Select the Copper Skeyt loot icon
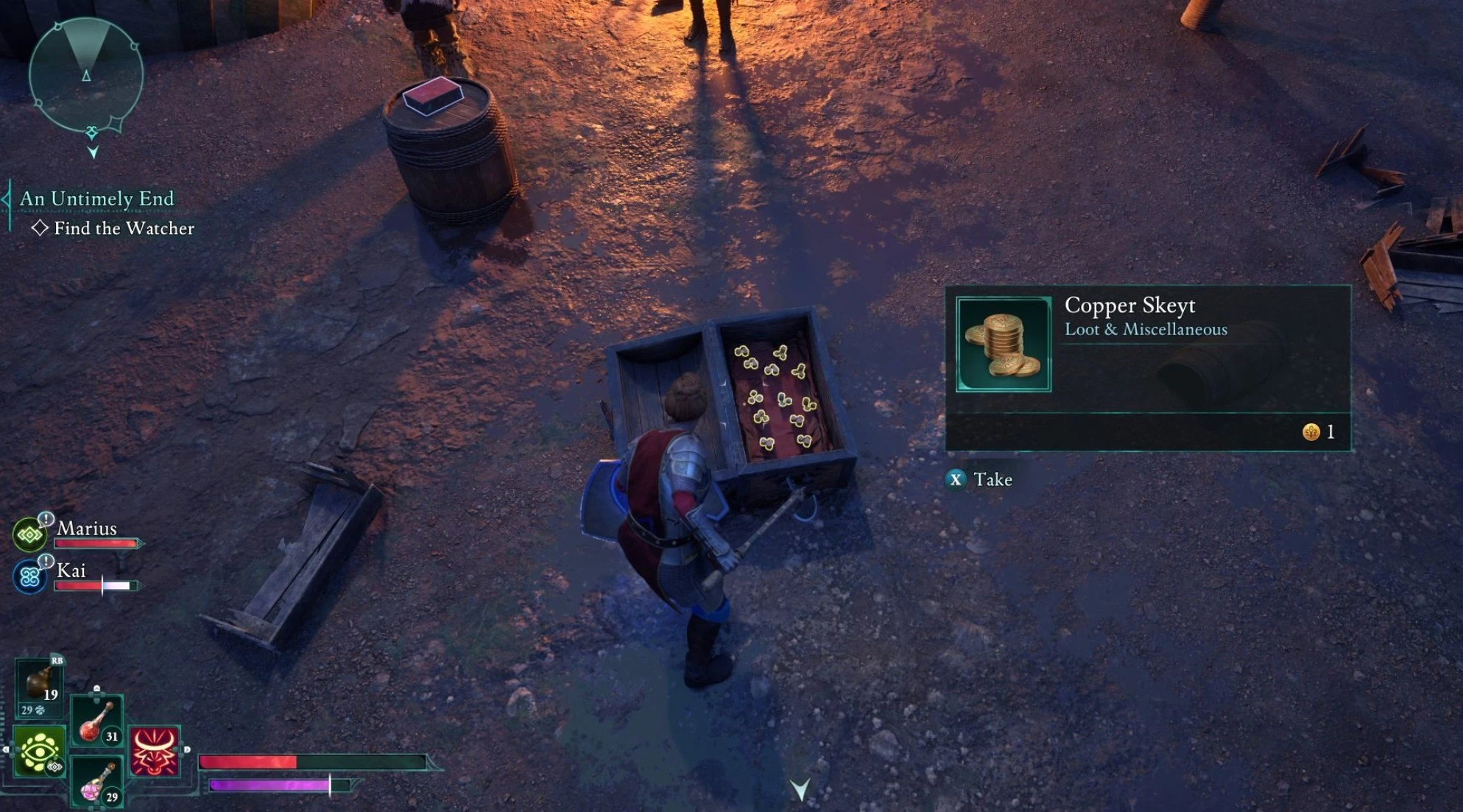 tap(1003, 344)
